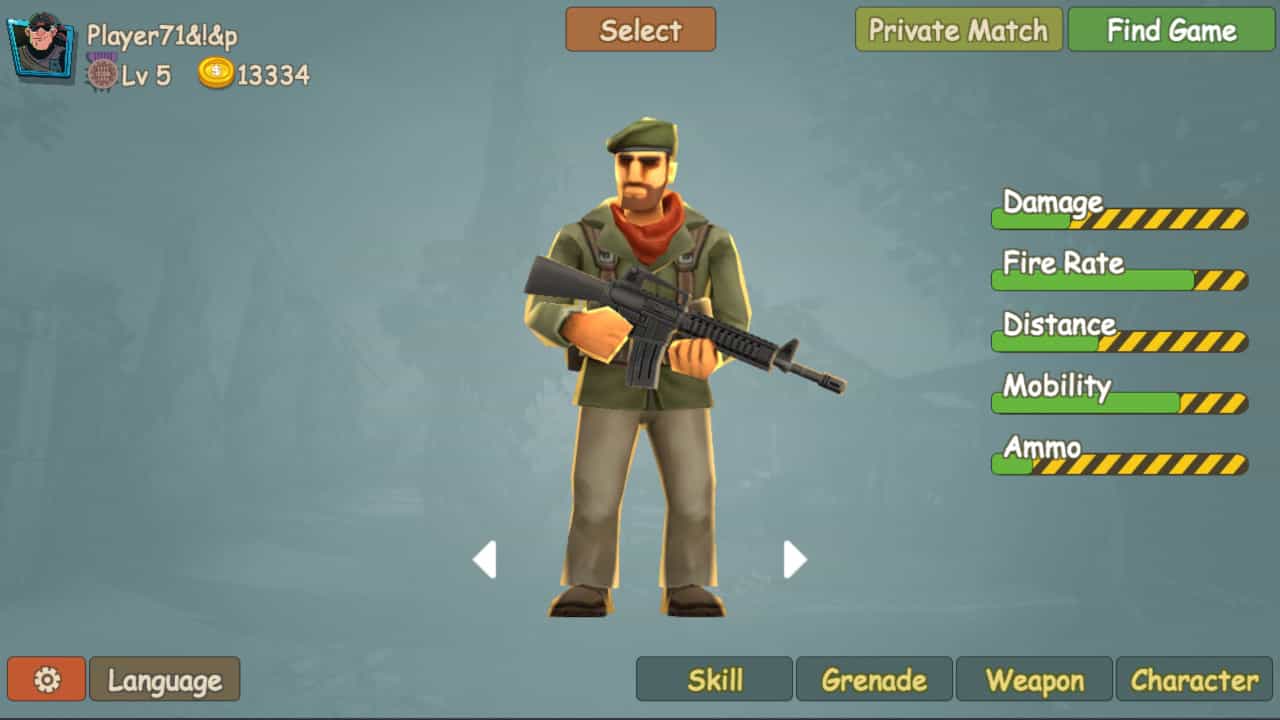Screen dimensions: 1280x720
Task: Open the Grenade tab
Action: point(874,679)
